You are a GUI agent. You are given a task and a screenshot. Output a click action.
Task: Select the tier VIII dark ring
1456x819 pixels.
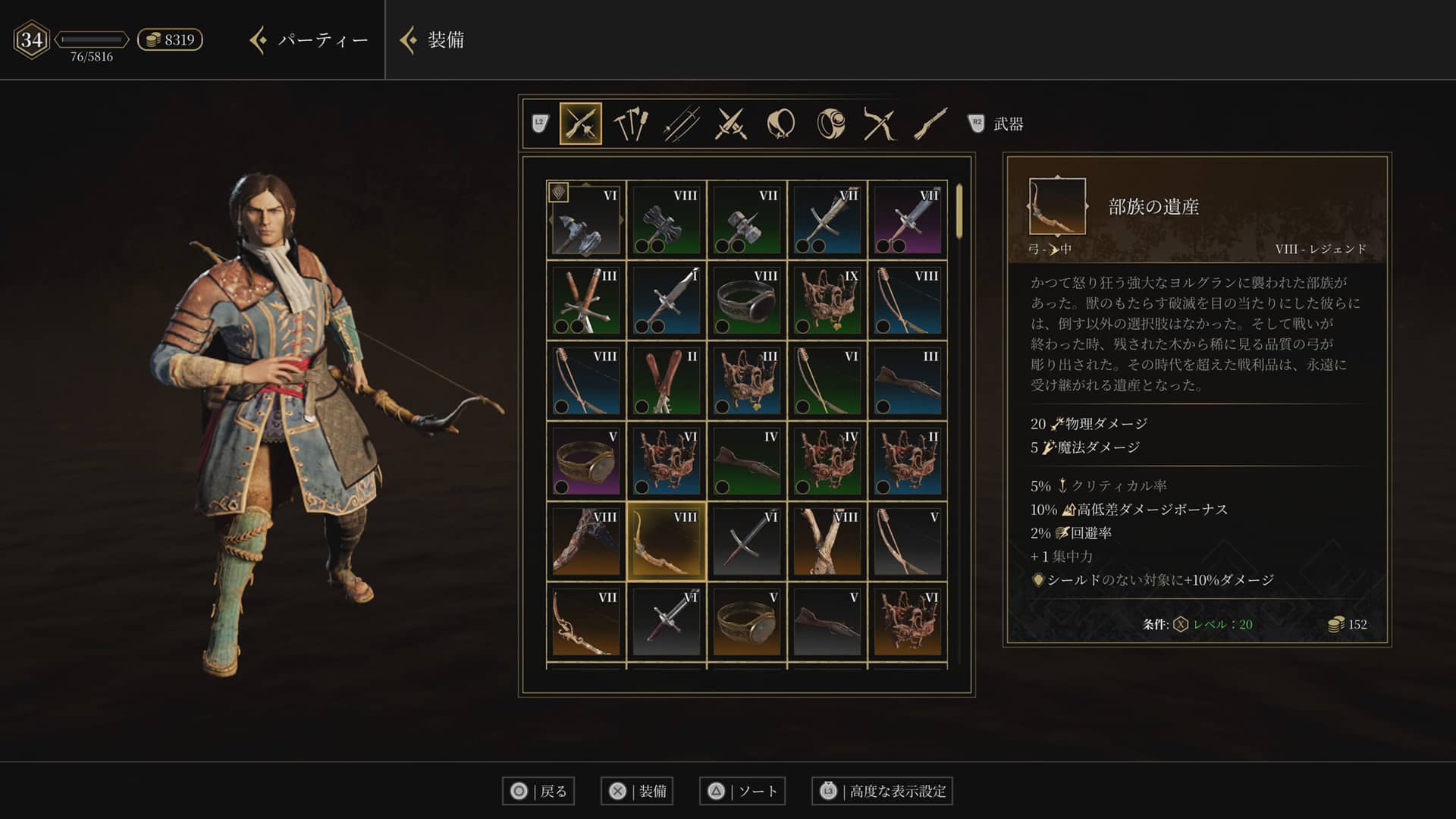click(747, 300)
